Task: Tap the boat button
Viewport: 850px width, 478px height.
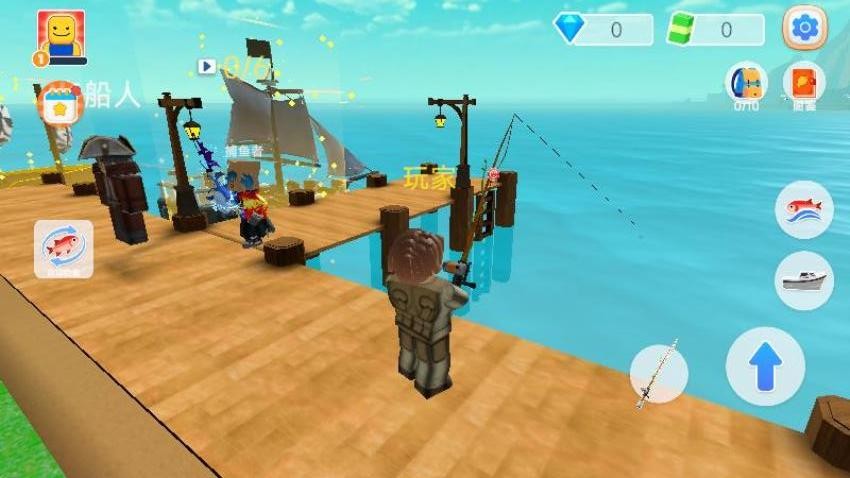Action: (x=804, y=280)
